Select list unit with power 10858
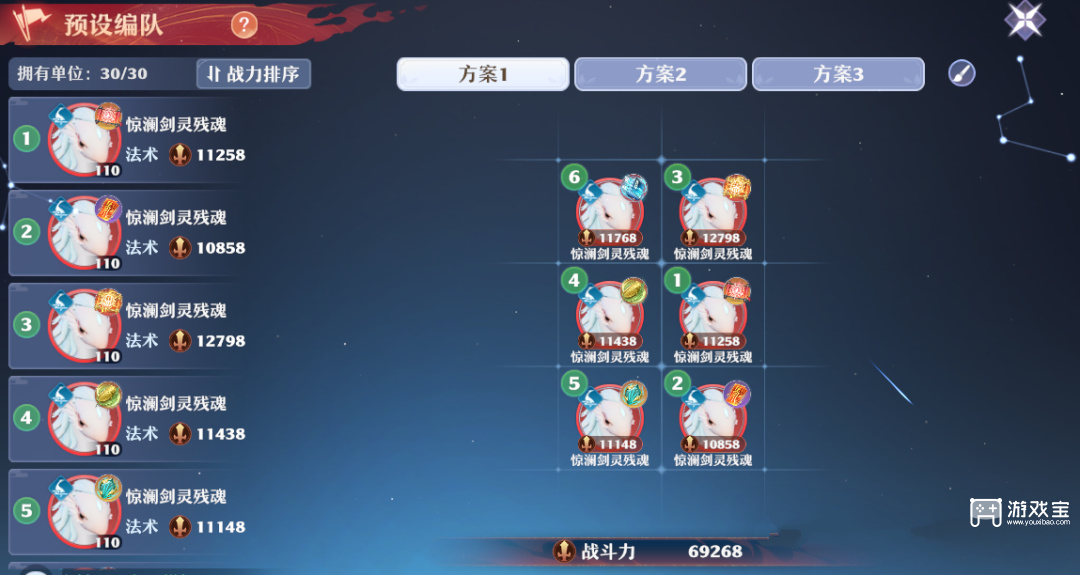1080x575 pixels. click(125, 232)
